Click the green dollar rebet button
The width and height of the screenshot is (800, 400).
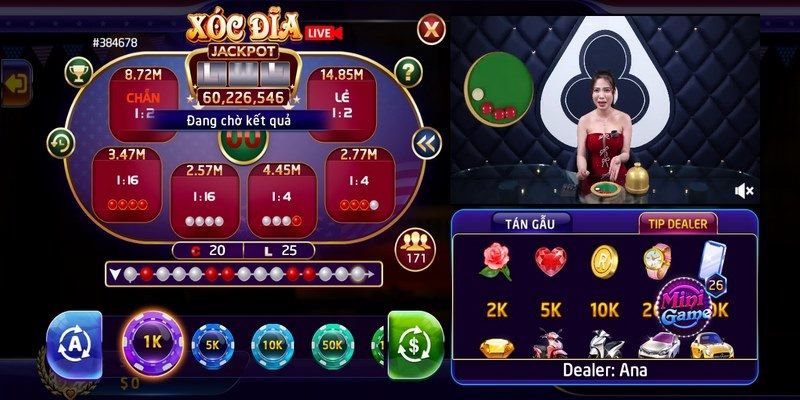click(x=415, y=345)
